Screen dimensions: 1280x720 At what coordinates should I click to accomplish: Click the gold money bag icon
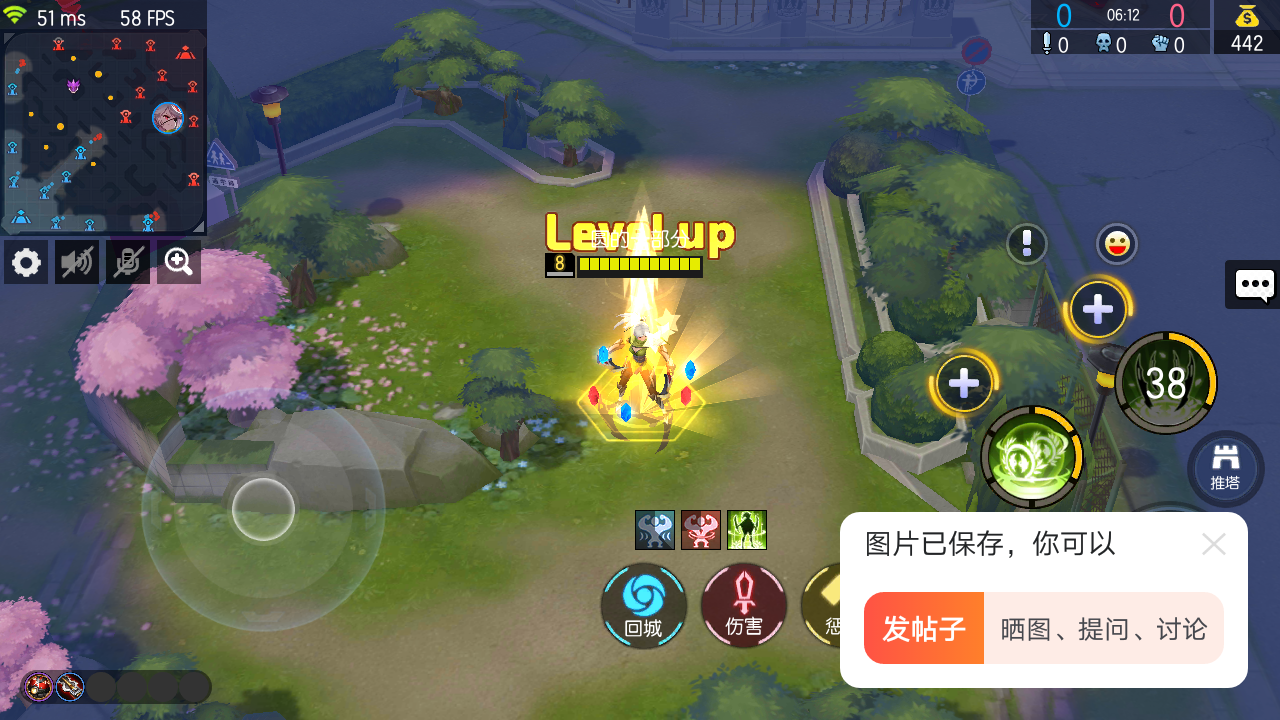(1246, 15)
